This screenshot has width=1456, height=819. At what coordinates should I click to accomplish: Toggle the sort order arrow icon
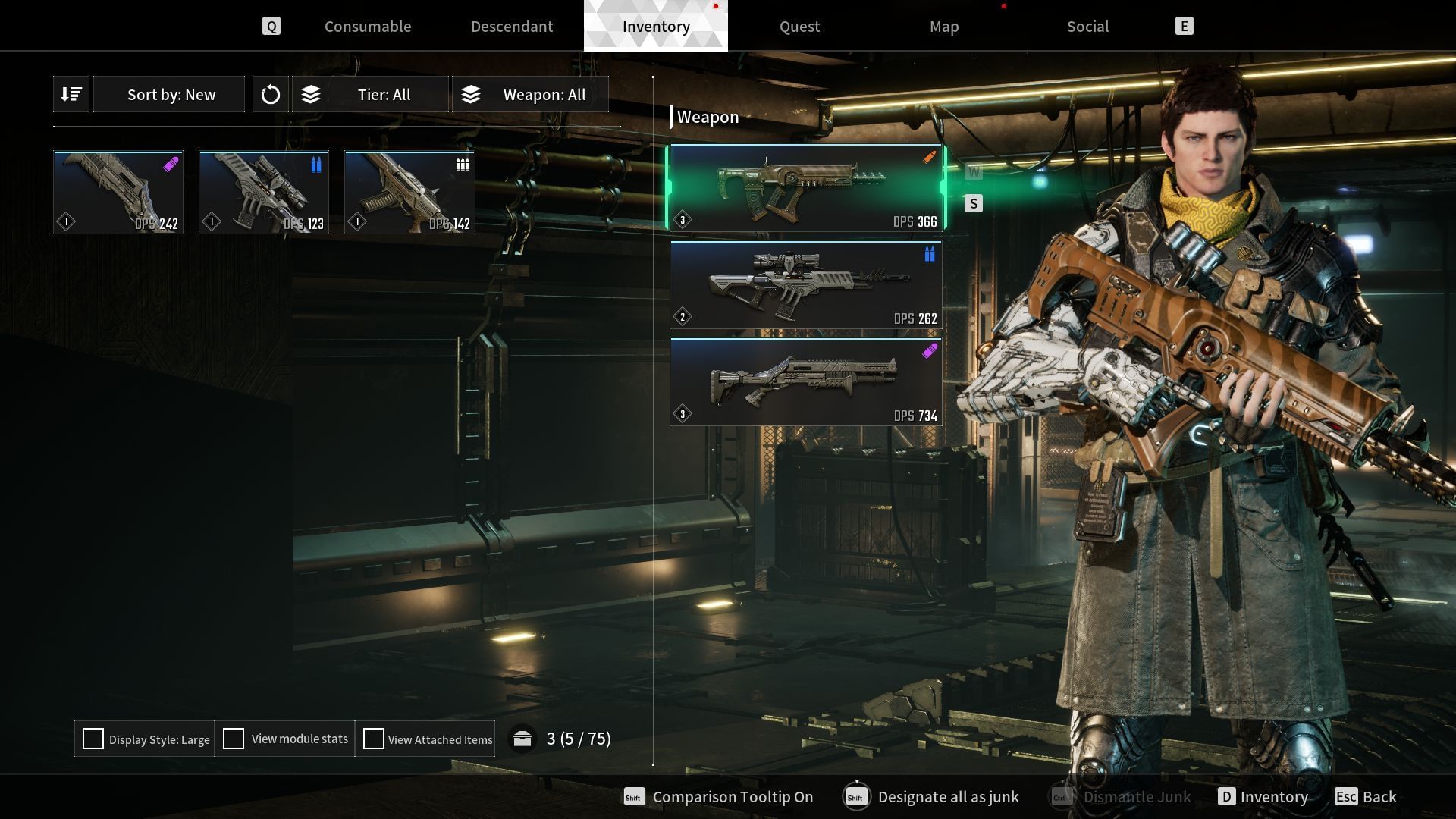pos(72,94)
